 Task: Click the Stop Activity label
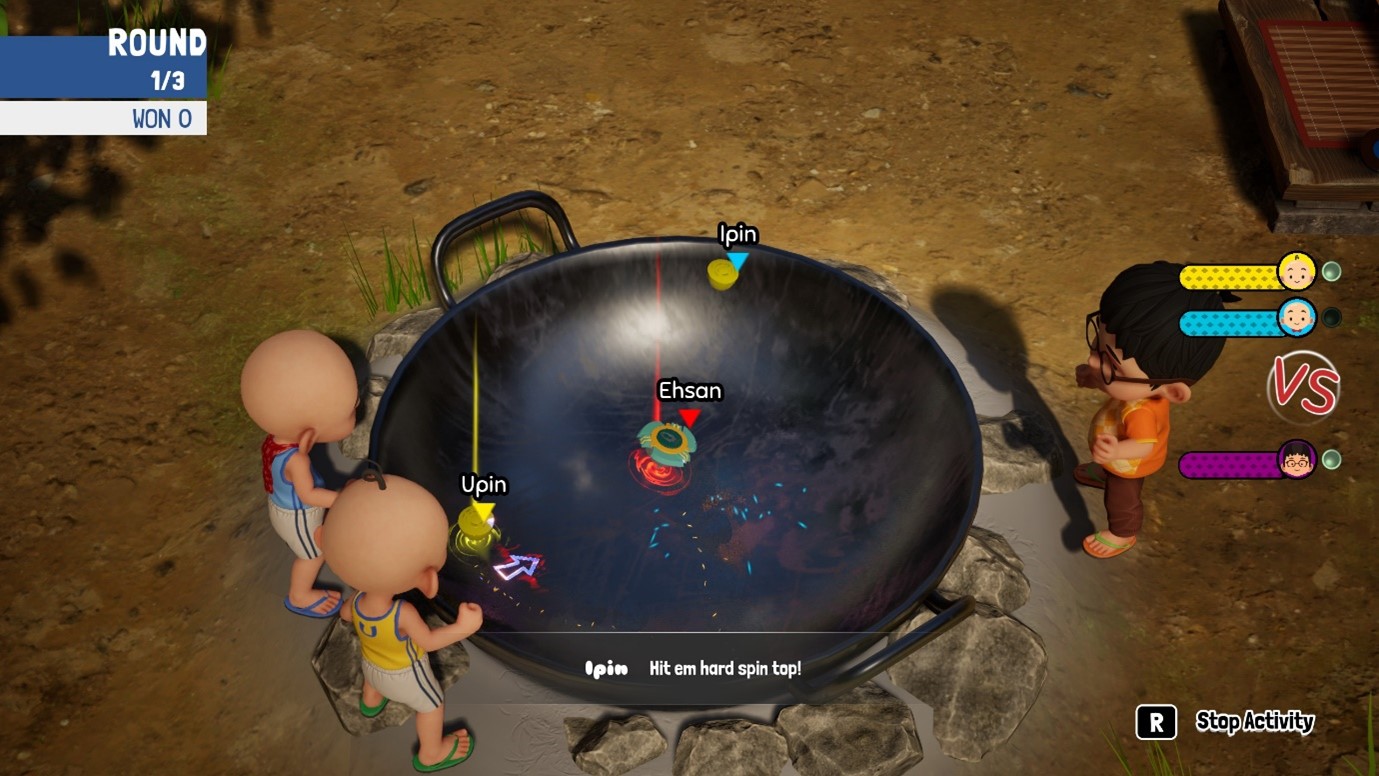(x=1254, y=722)
